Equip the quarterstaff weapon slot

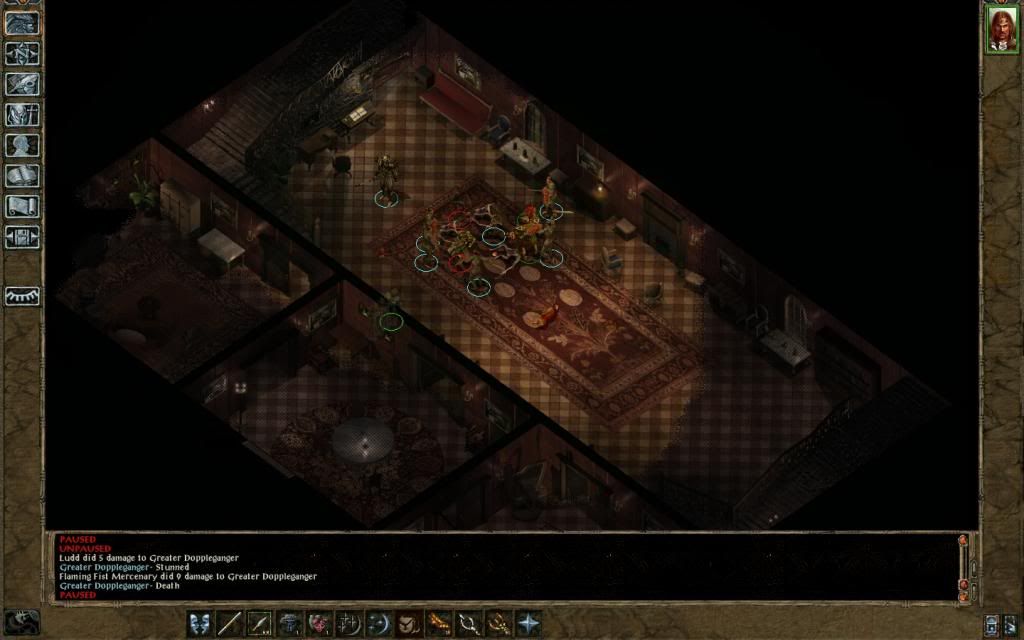pos(231,623)
